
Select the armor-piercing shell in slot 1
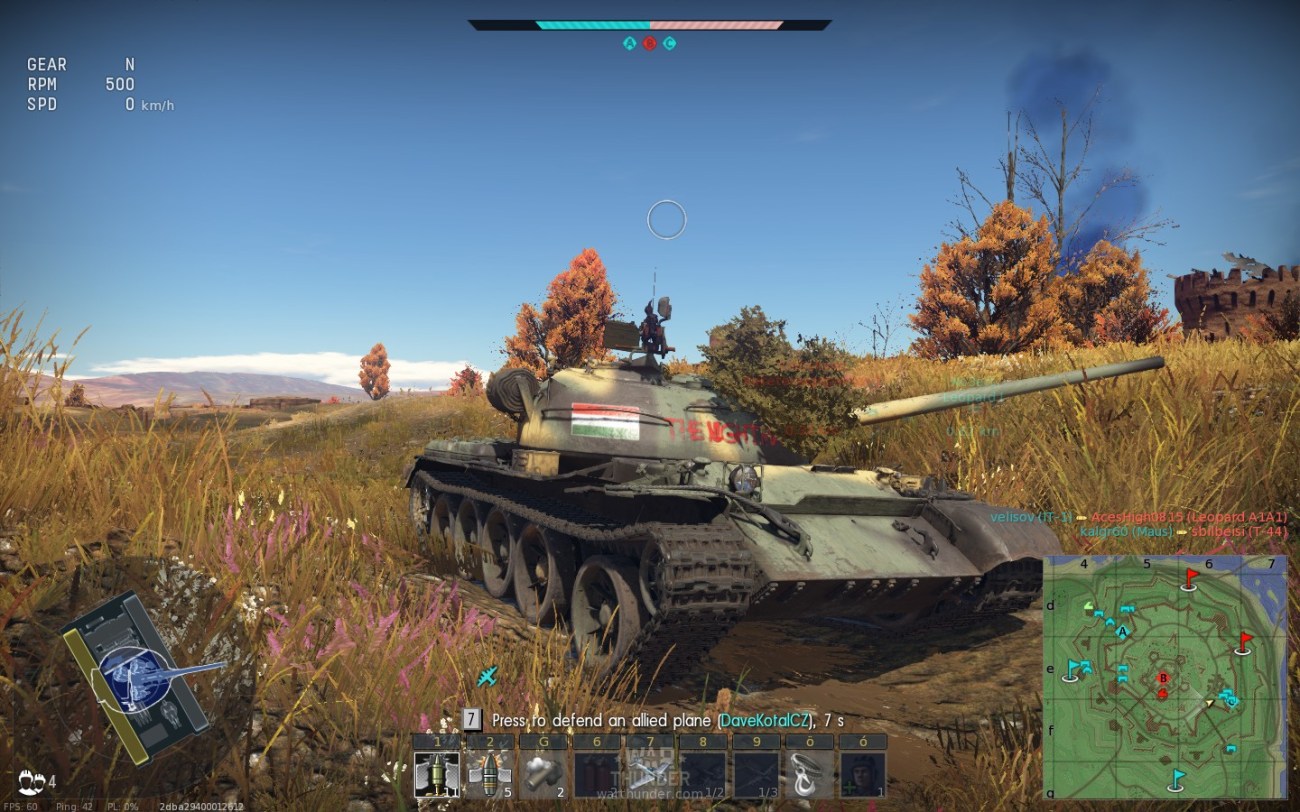pyautogui.click(x=437, y=774)
